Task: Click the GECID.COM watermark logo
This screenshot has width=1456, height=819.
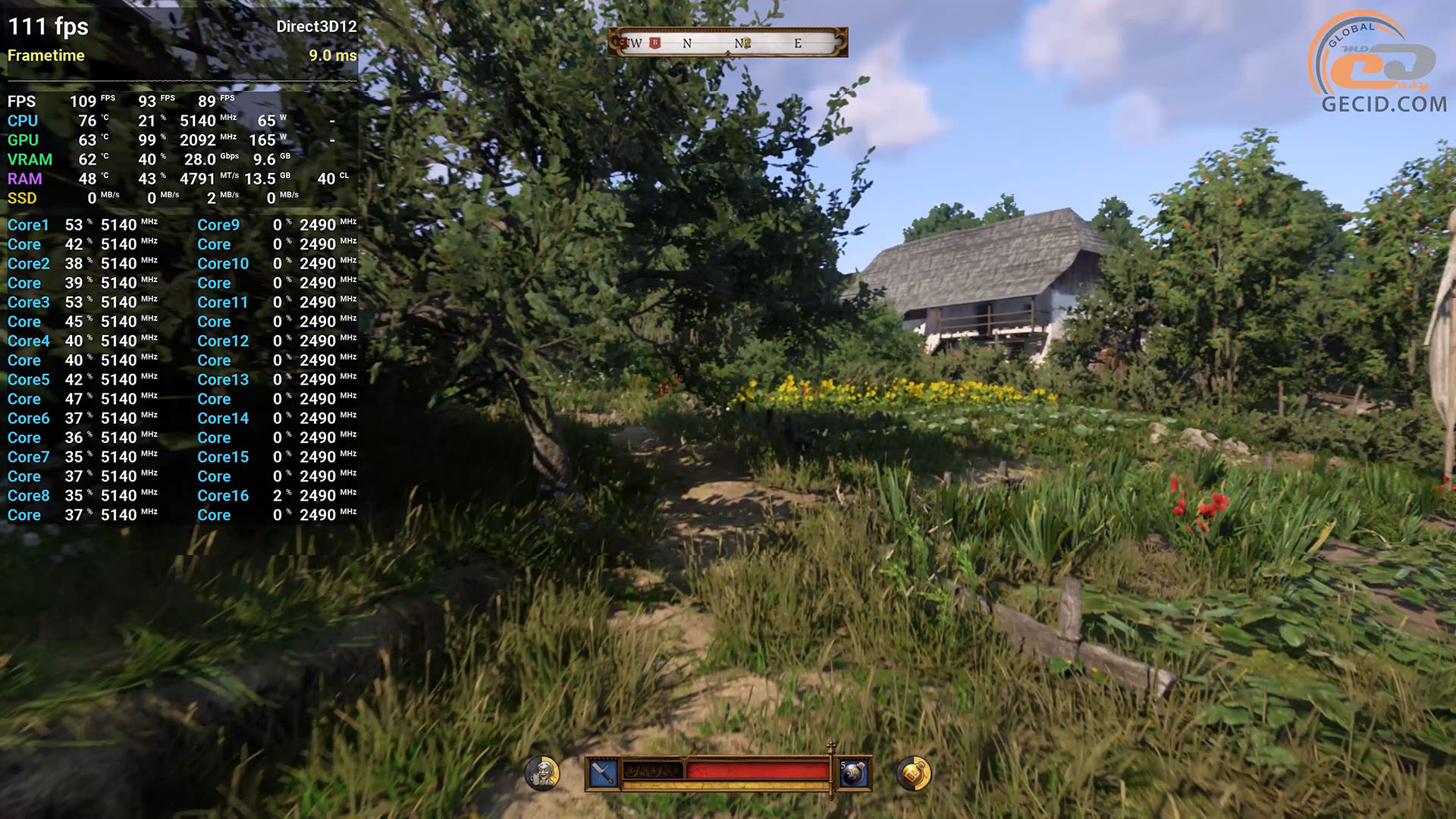Action: 1379,64
